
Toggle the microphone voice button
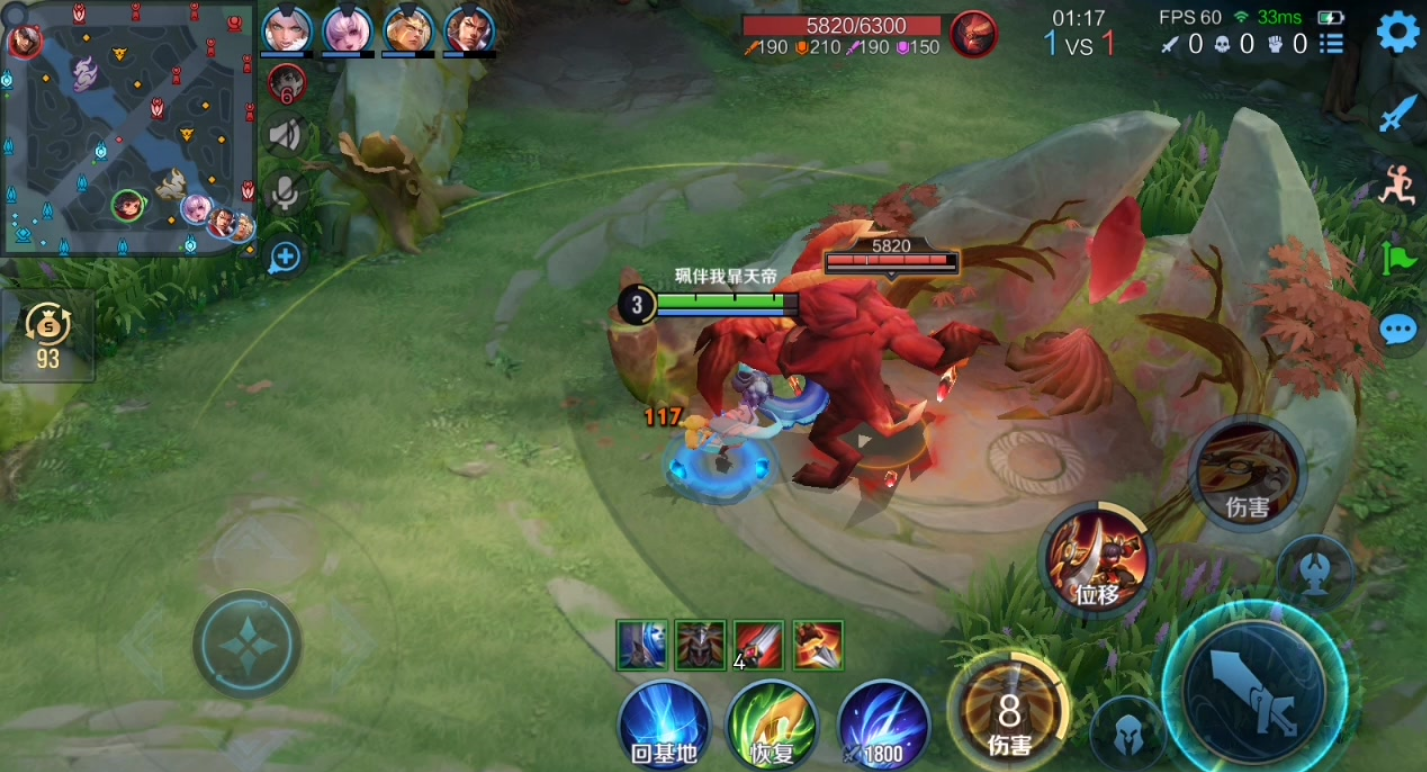[x=286, y=194]
